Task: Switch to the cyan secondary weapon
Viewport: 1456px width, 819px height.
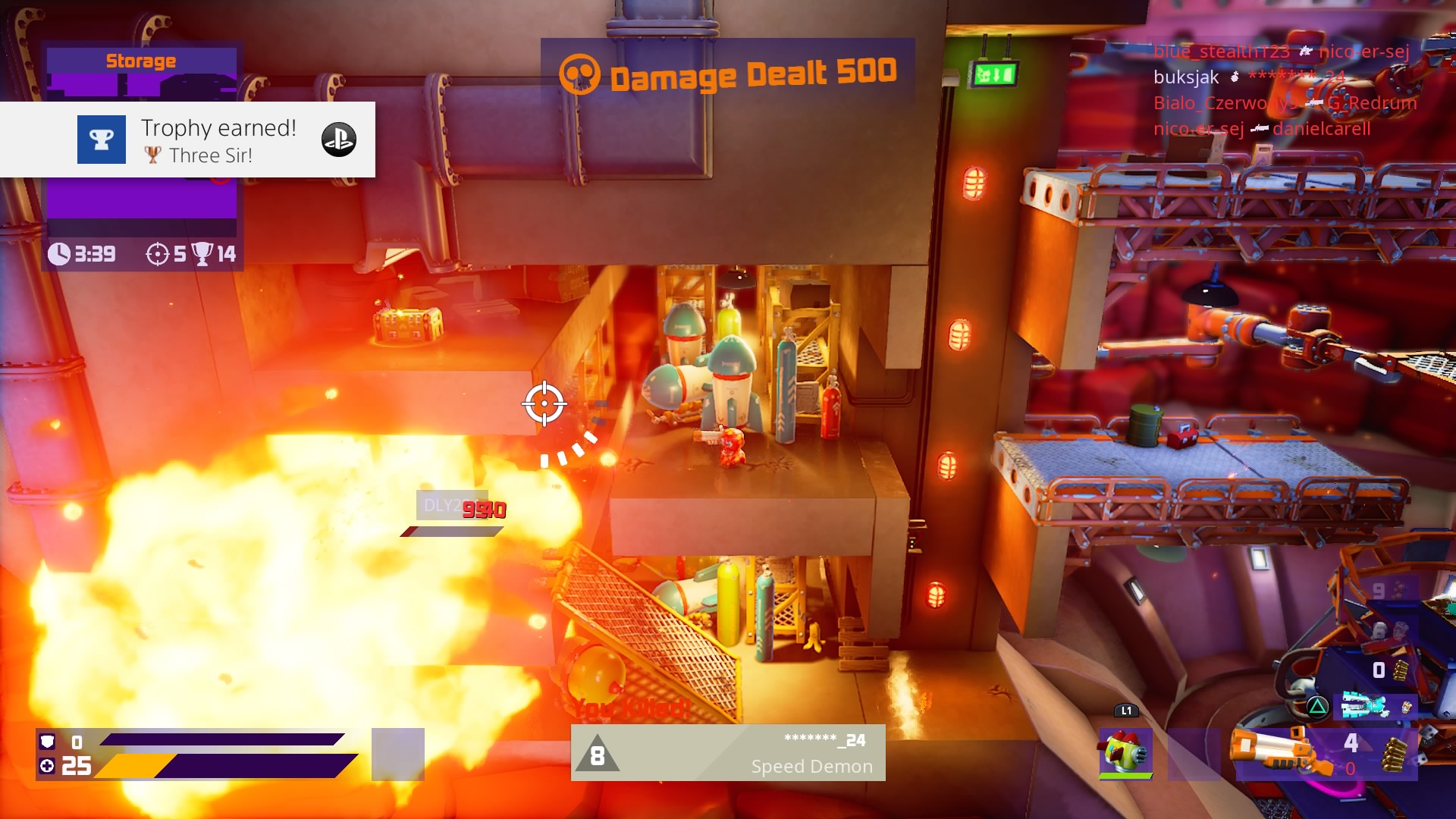Action: click(x=1363, y=706)
